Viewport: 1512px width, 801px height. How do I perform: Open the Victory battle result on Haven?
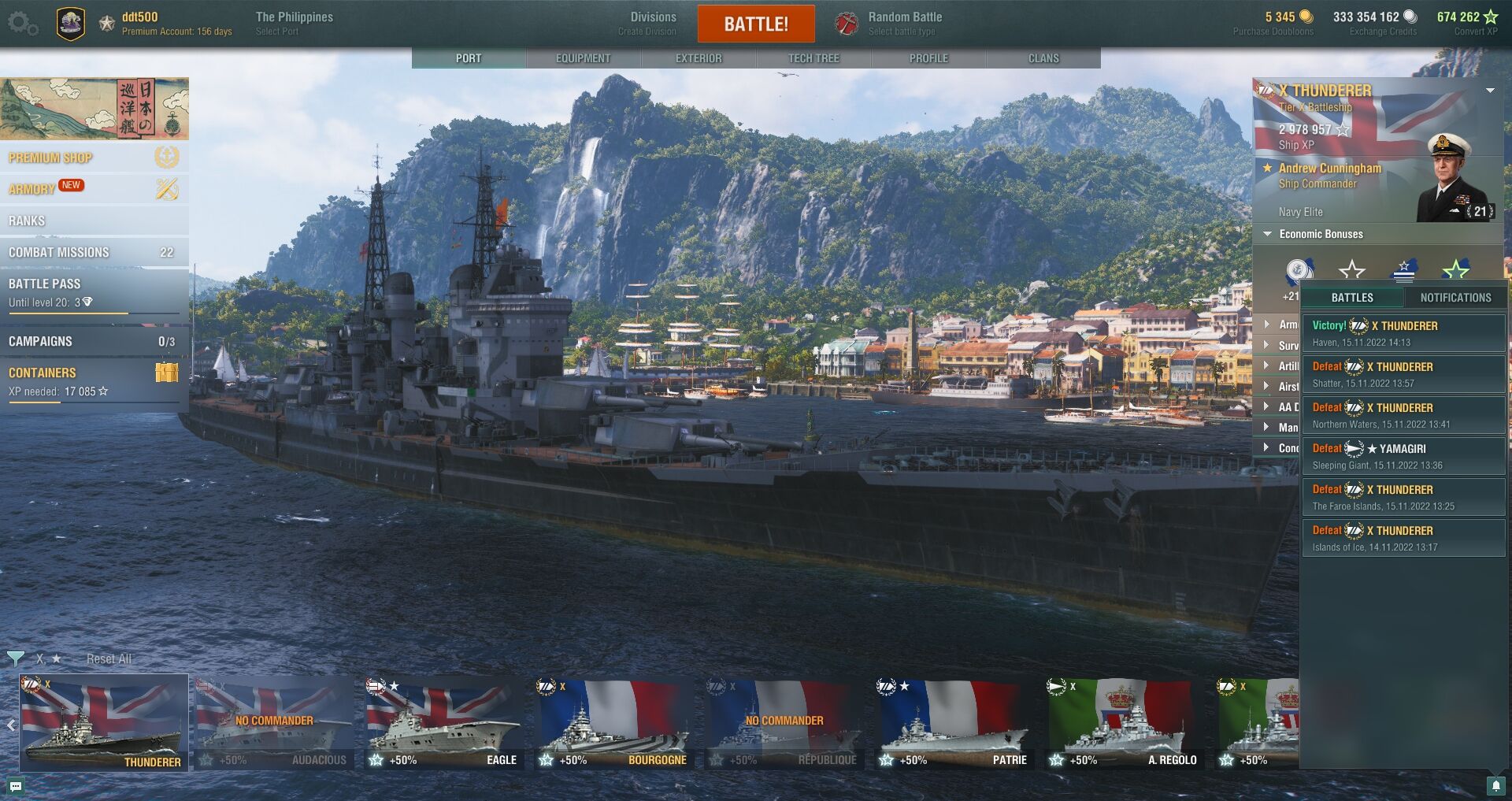[x=1403, y=333]
